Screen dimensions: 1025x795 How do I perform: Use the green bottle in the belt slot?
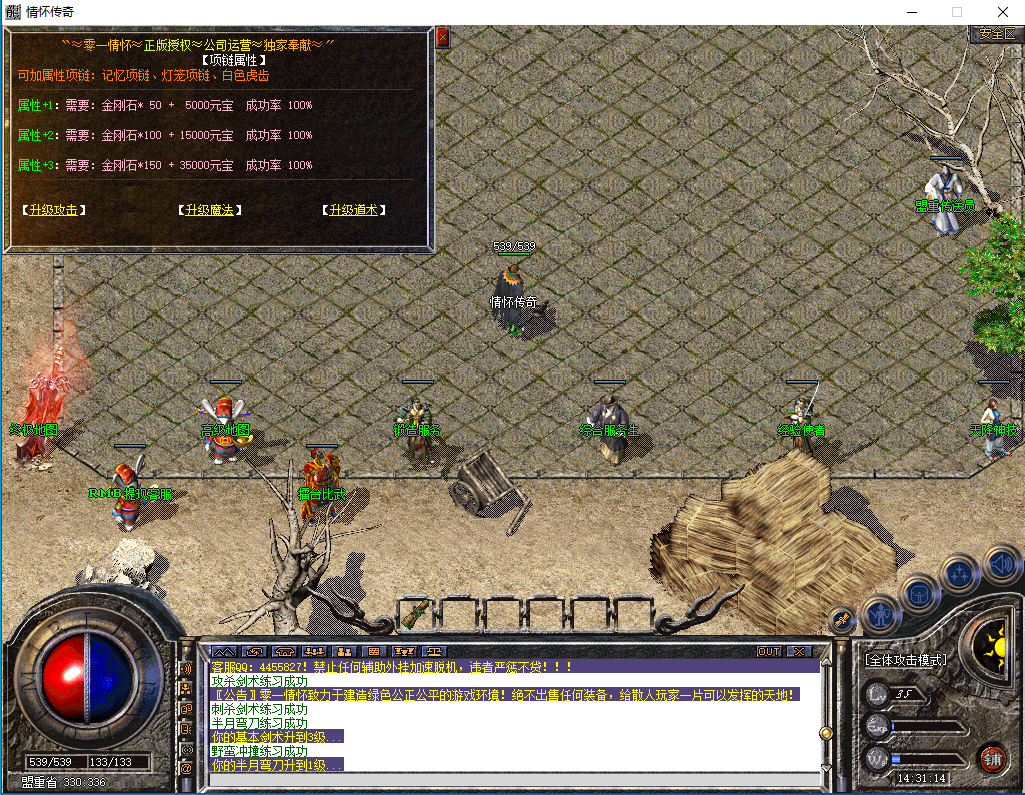coord(417,610)
